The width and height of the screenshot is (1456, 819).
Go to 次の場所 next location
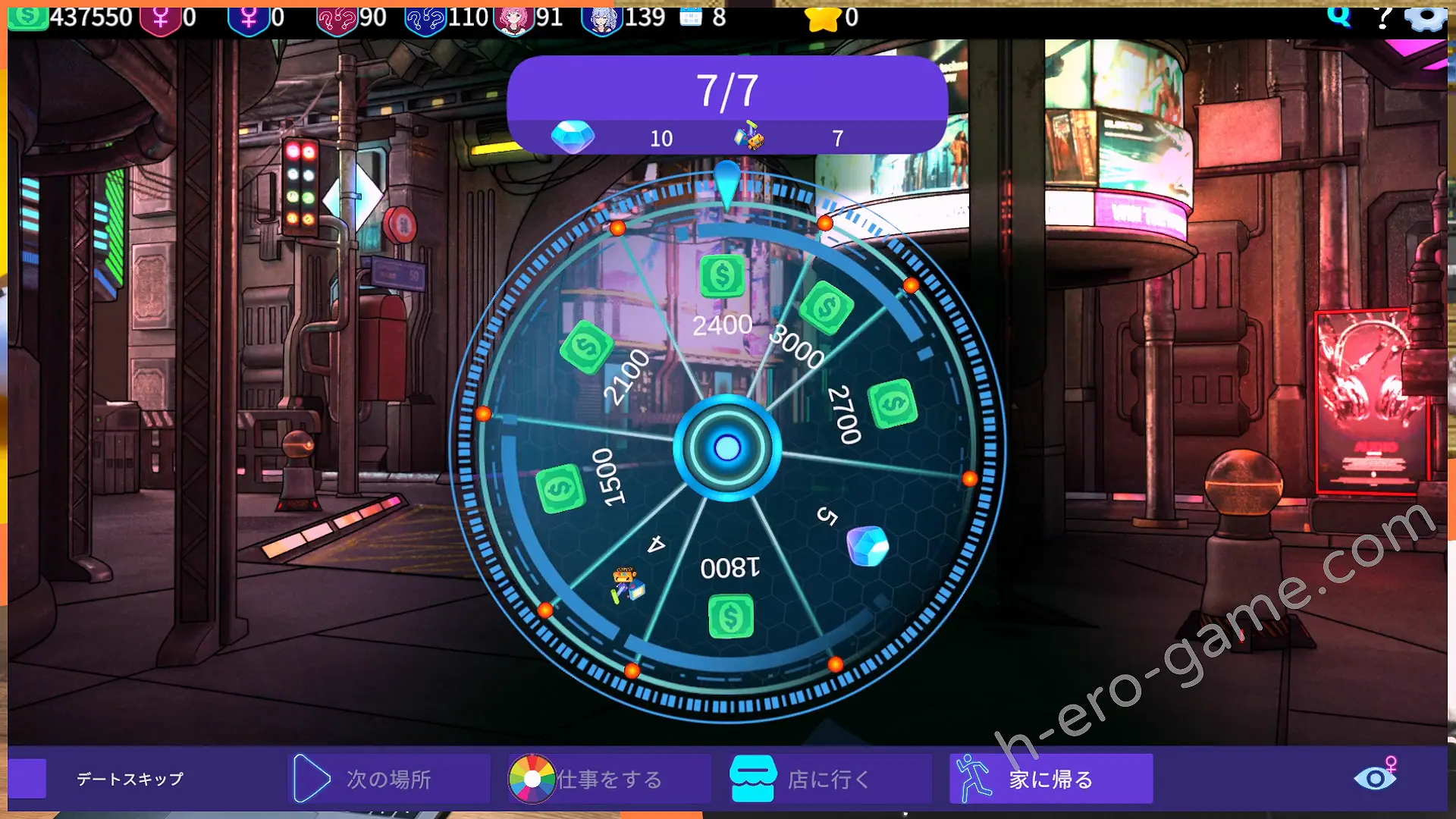tap(388, 779)
